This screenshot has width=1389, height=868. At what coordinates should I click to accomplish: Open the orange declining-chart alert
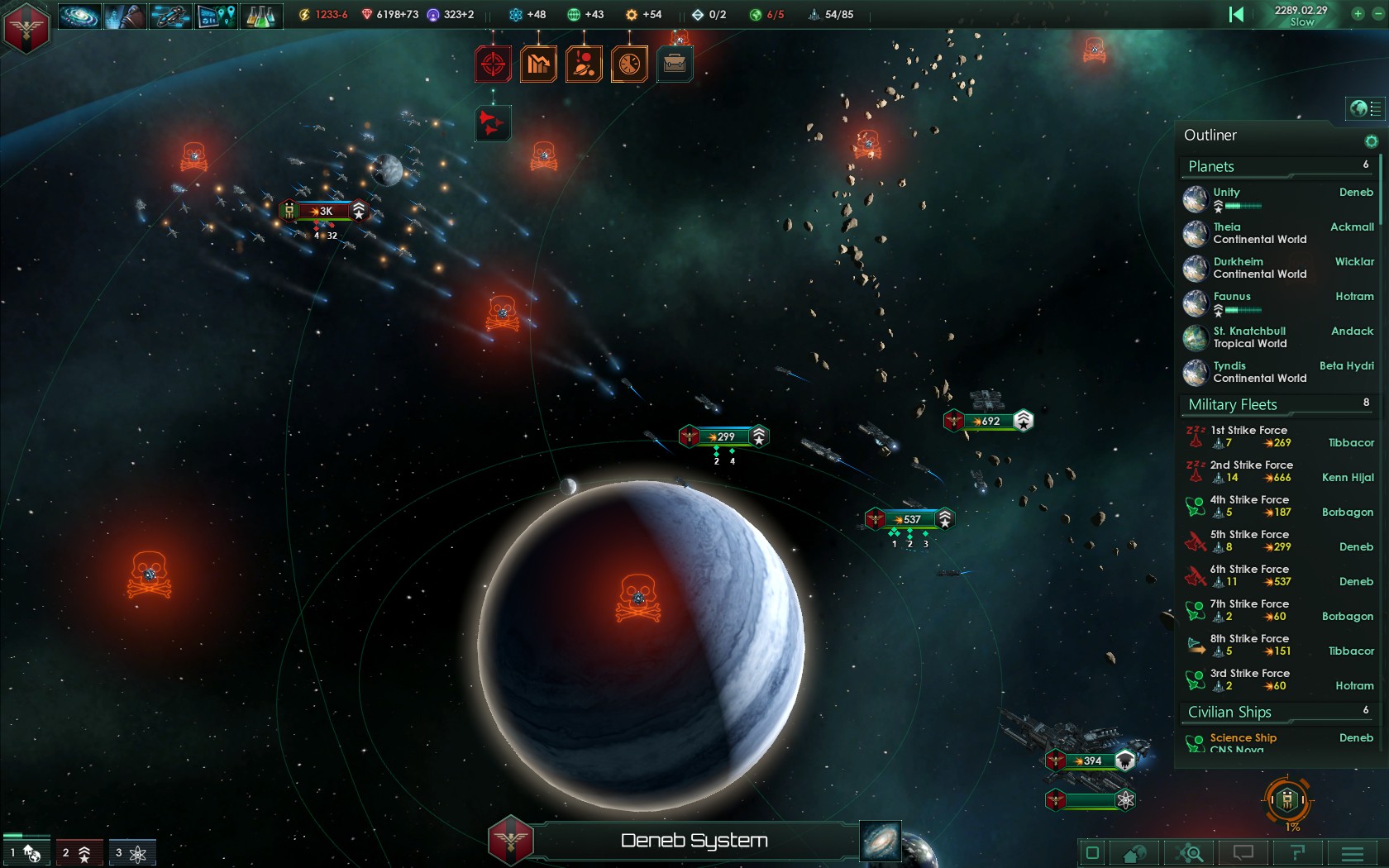538,64
